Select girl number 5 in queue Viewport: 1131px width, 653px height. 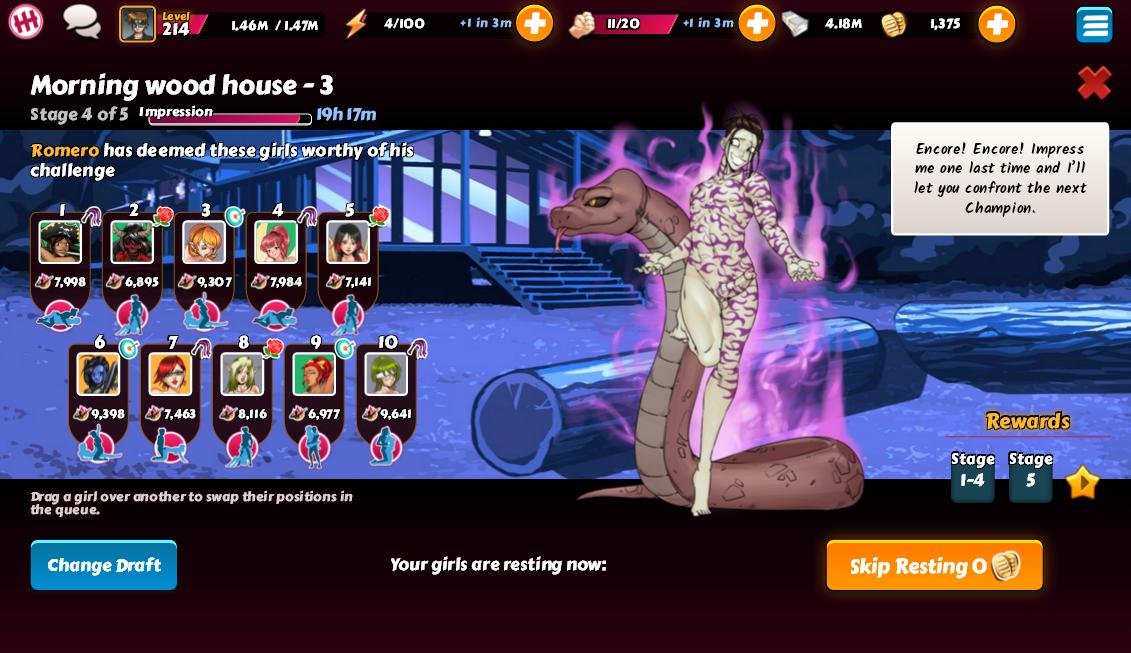(x=348, y=242)
